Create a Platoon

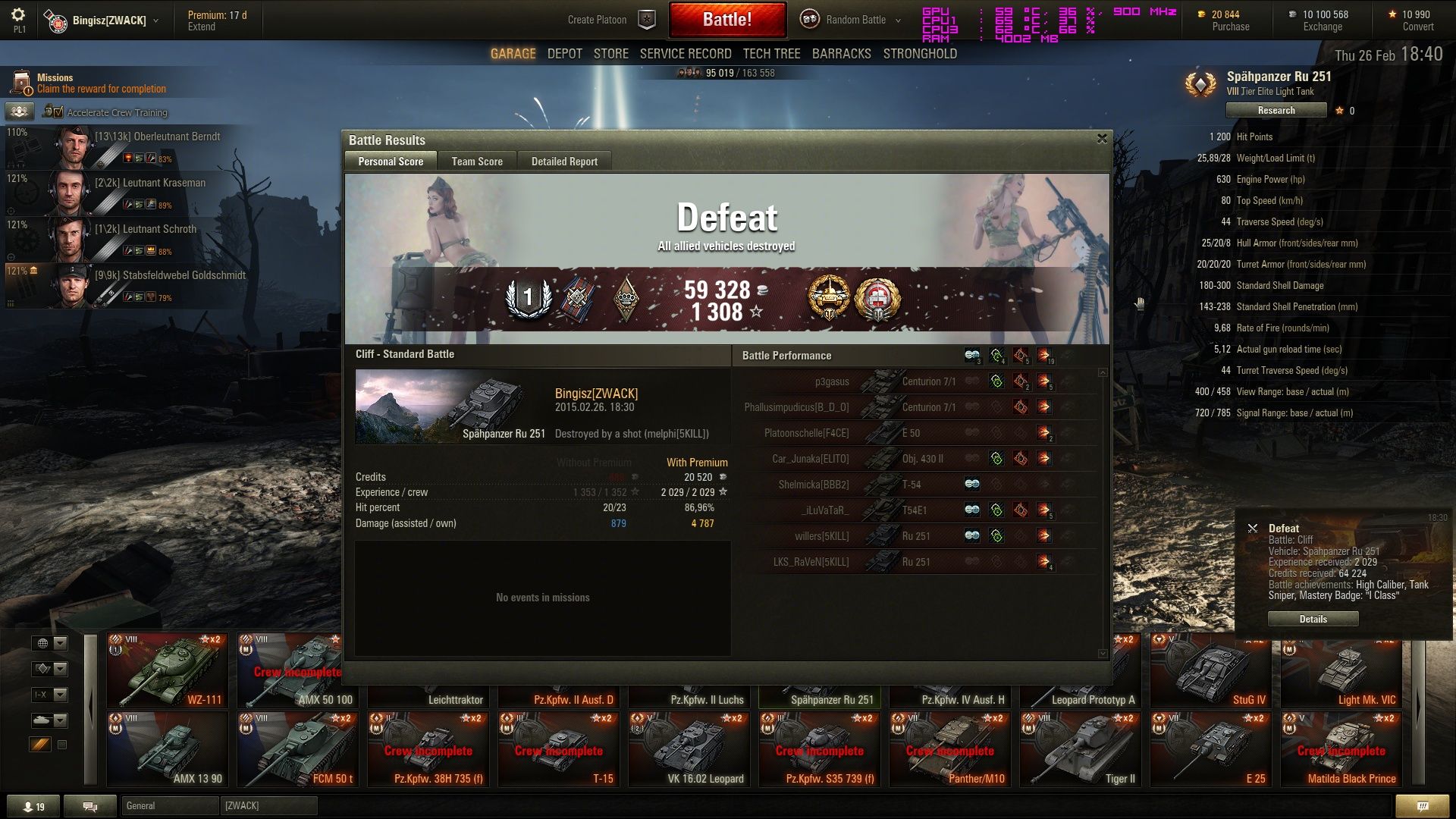(x=598, y=20)
